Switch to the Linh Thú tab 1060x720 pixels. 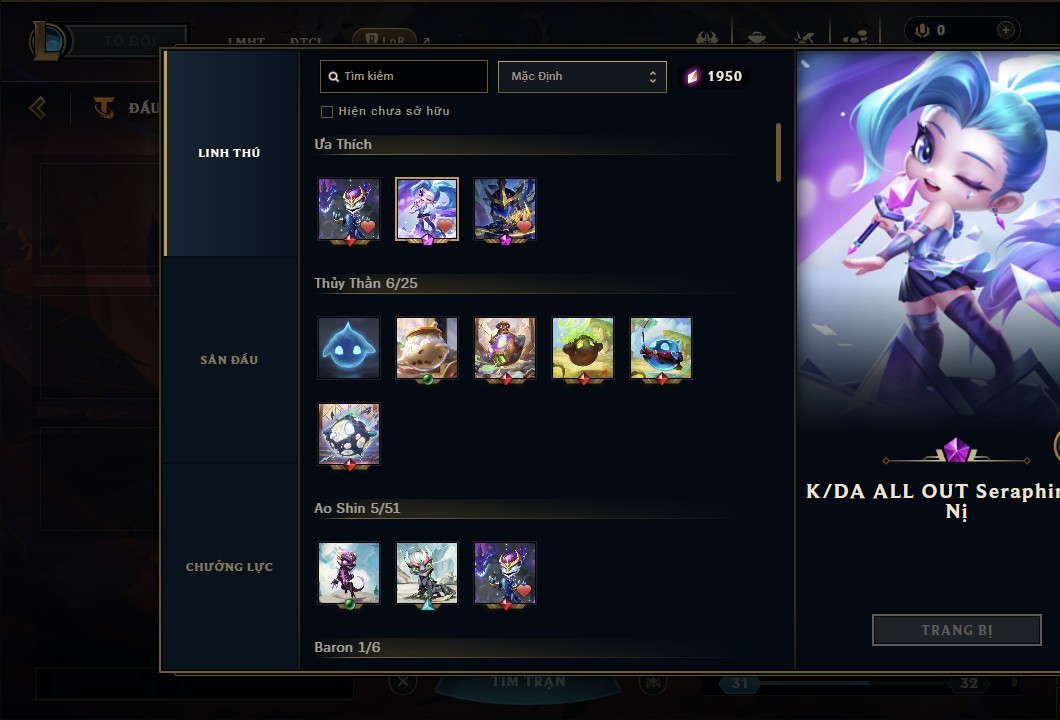(x=229, y=153)
